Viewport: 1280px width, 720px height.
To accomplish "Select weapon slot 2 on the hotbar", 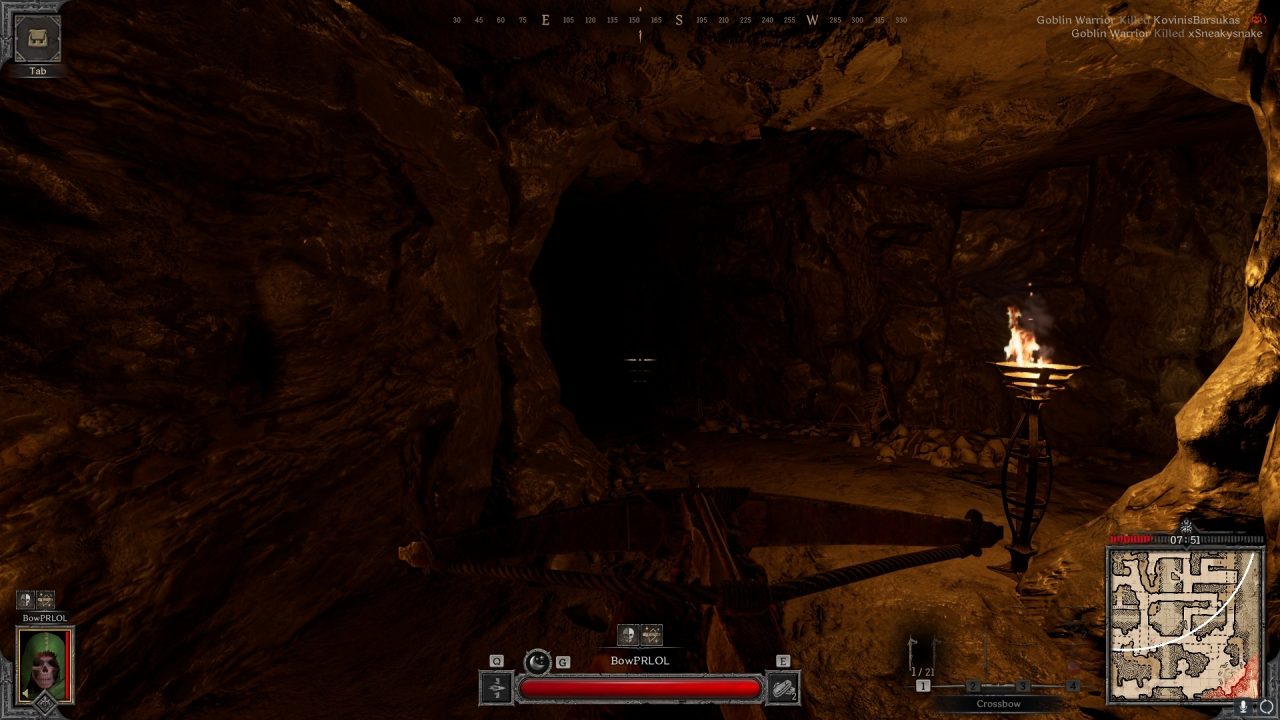I will point(972,685).
